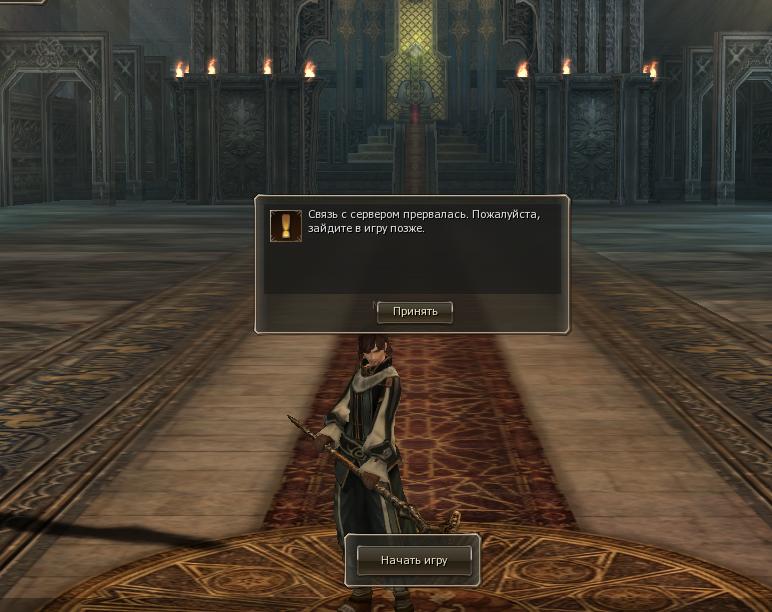Click the Начать игру button

tap(413, 560)
